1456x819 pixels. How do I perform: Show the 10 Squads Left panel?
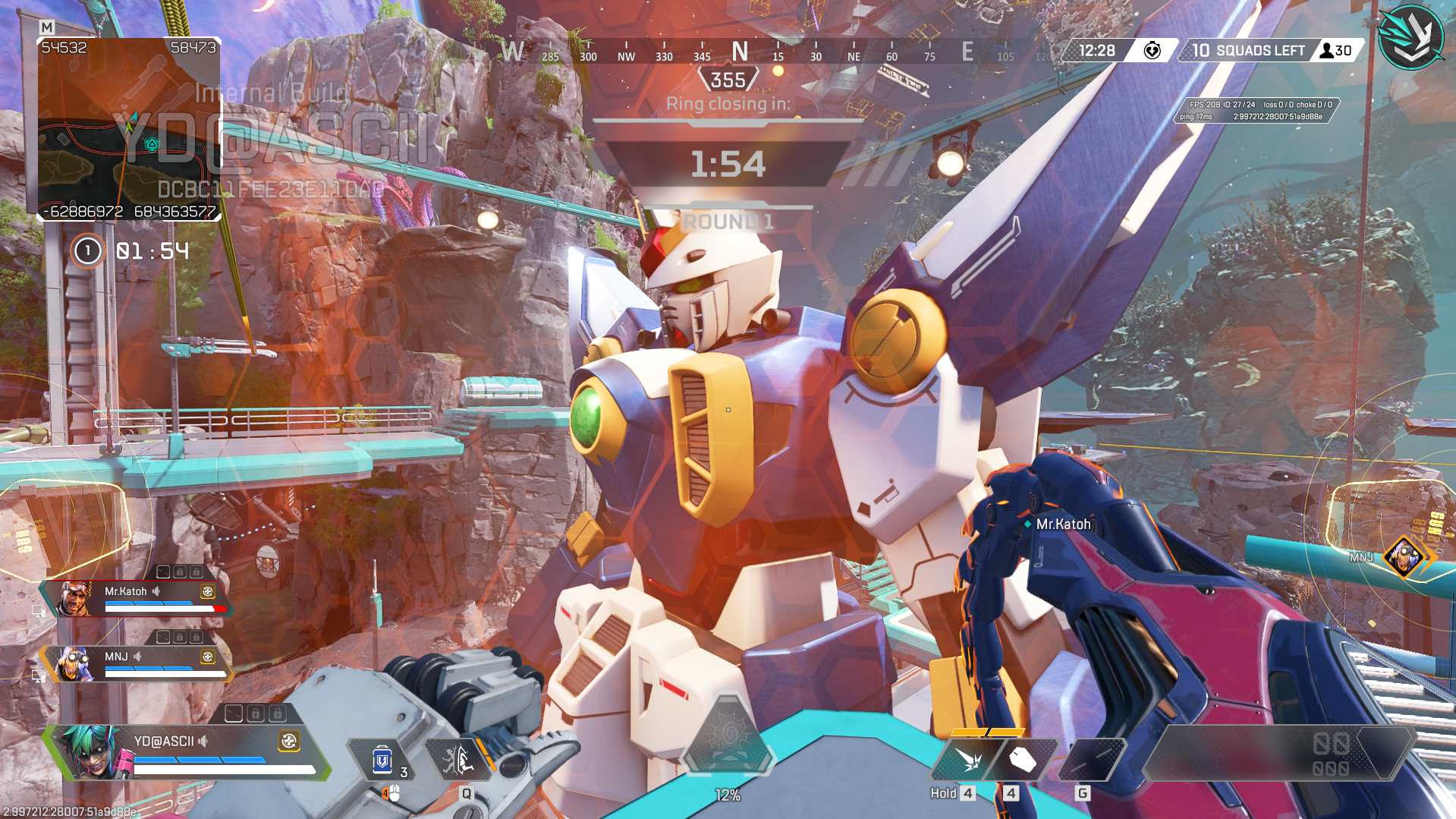[1249, 51]
